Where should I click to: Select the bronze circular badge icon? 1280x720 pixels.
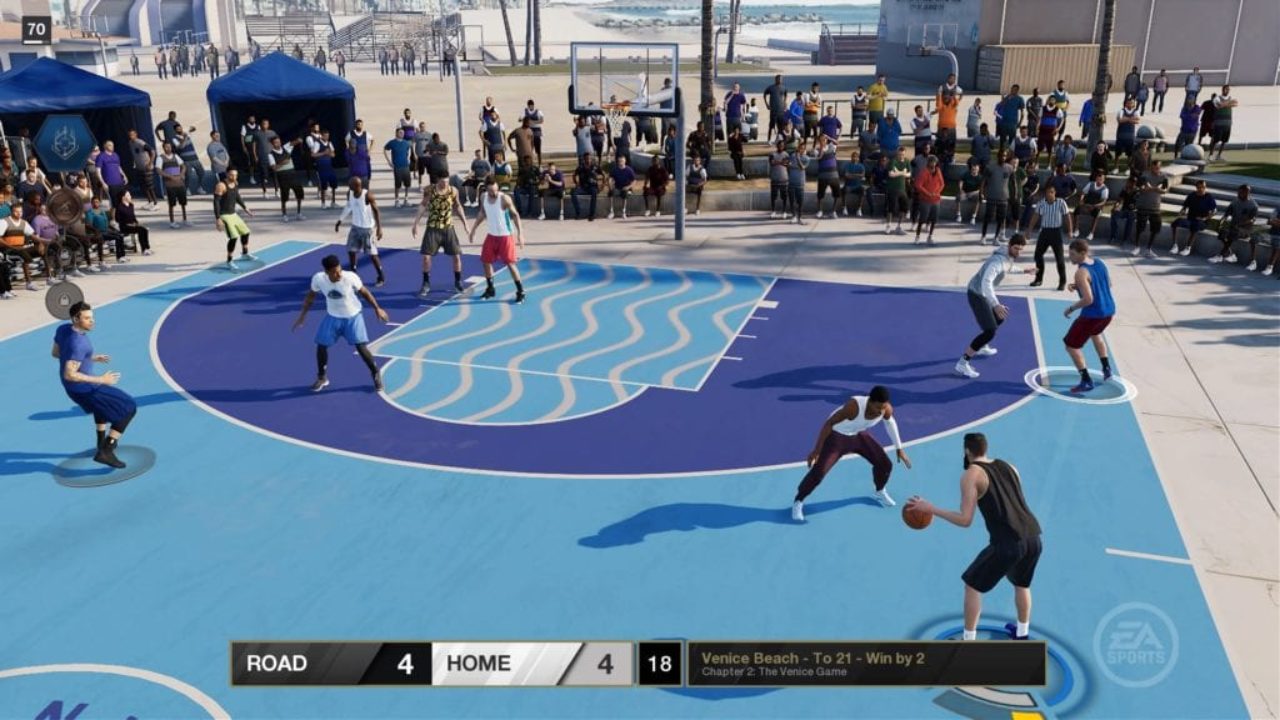click(x=65, y=207)
